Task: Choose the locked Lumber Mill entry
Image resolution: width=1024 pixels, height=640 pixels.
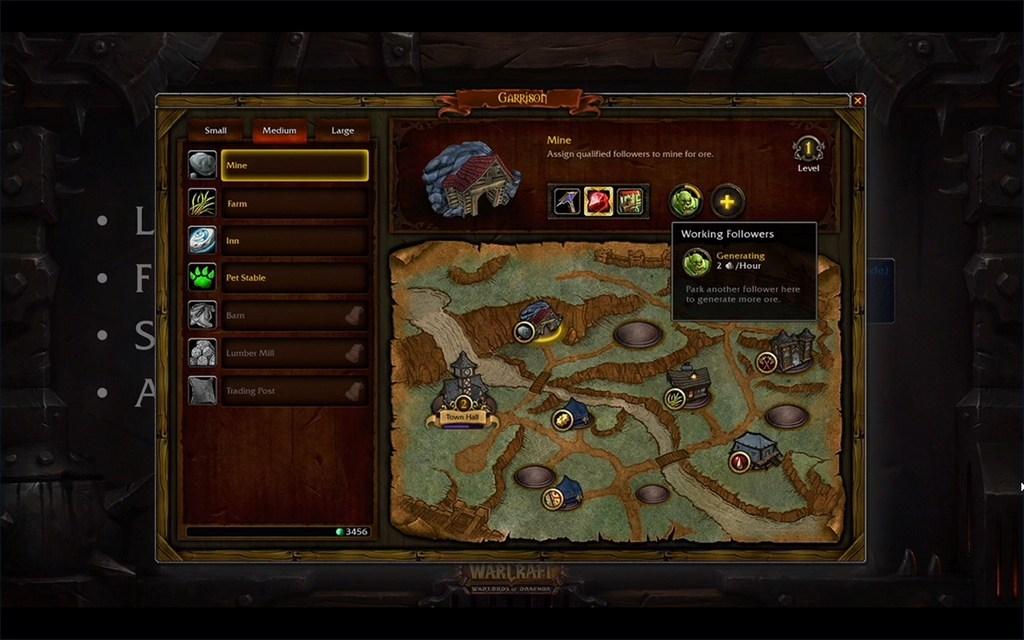Action: point(293,353)
